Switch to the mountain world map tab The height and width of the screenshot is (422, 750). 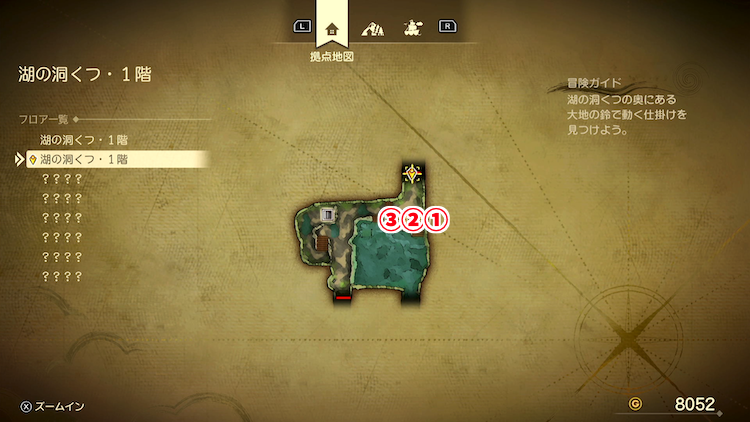[x=372, y=28]
